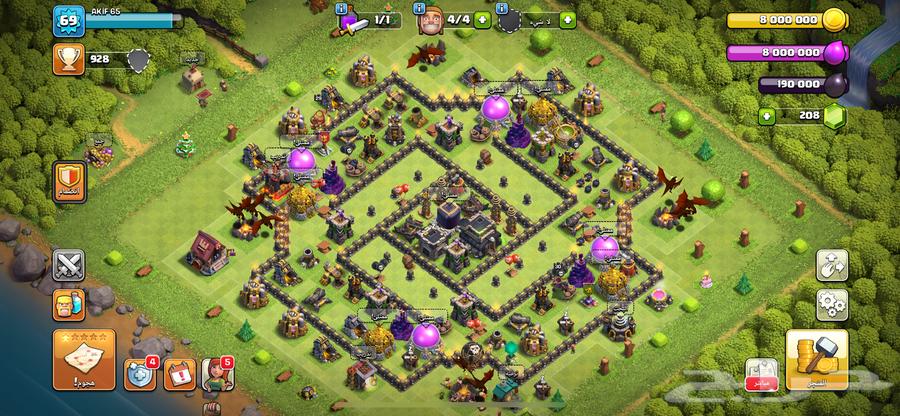Open the Shop with hammer and gold
The image size is (900, 416).
click(816, 360)
